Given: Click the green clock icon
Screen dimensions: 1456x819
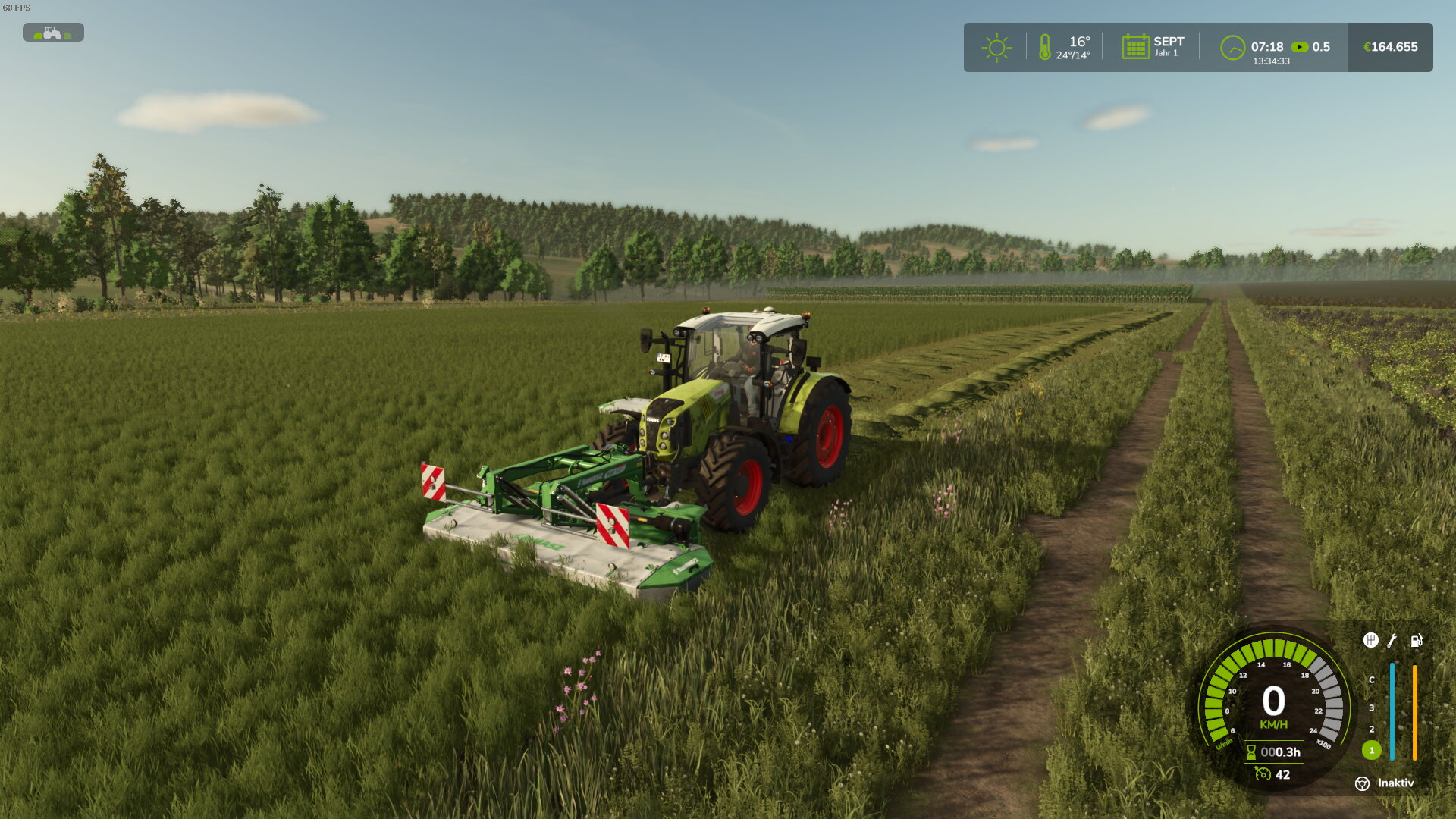Looking at the screenshot, I should point(1232,48).
